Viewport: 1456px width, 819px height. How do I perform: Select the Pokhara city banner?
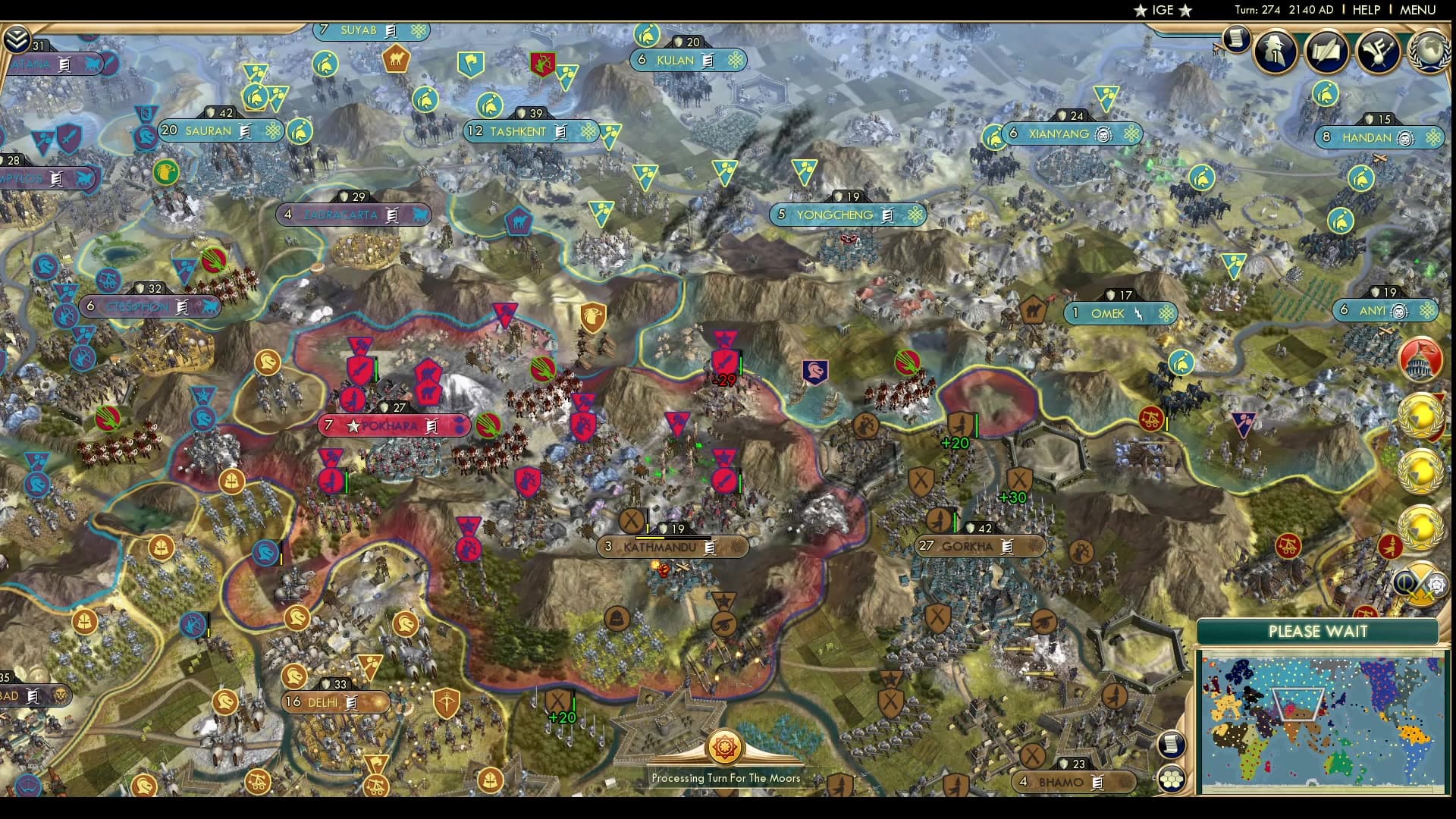391,425
